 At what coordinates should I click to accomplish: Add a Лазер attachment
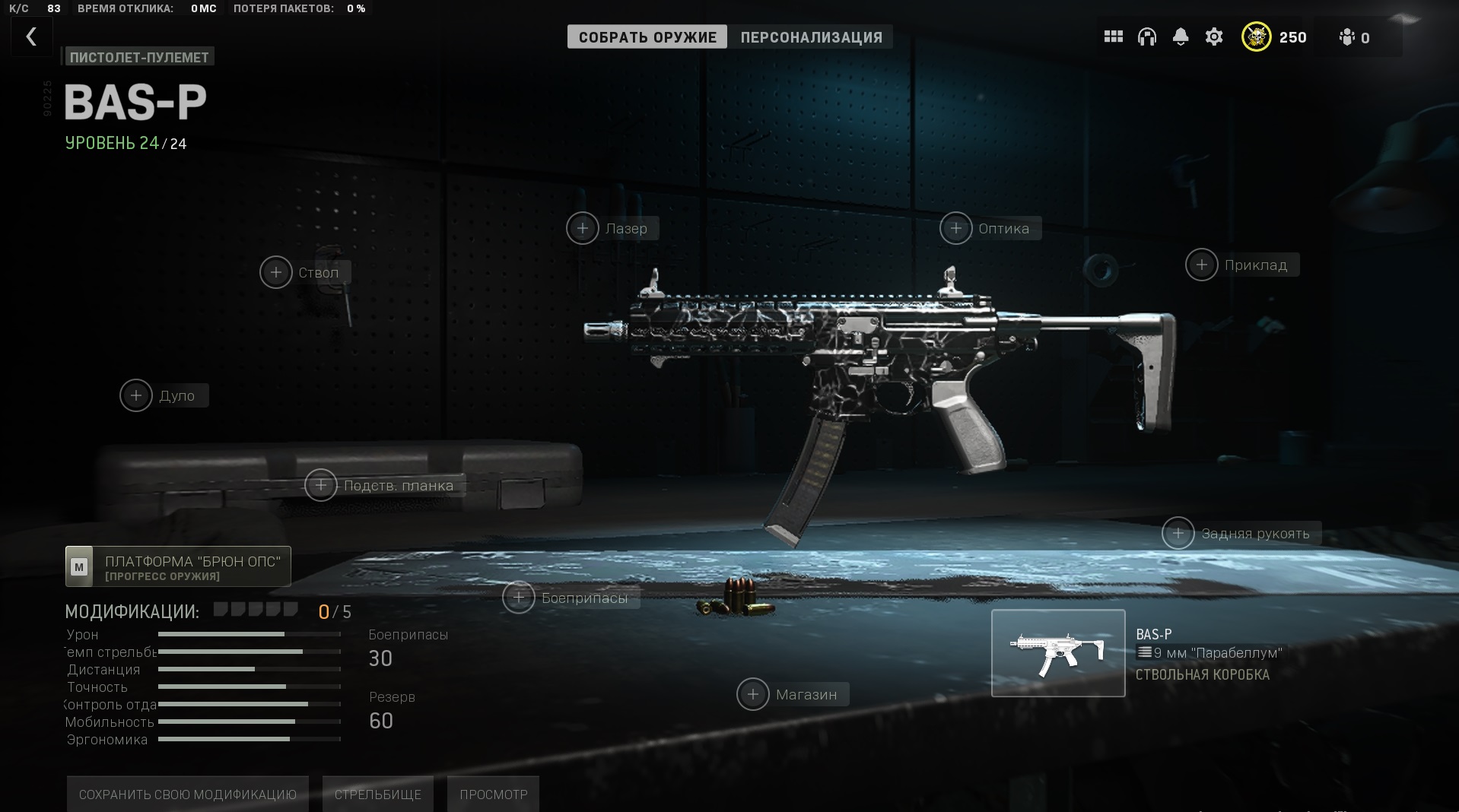[x=583, y=228]
